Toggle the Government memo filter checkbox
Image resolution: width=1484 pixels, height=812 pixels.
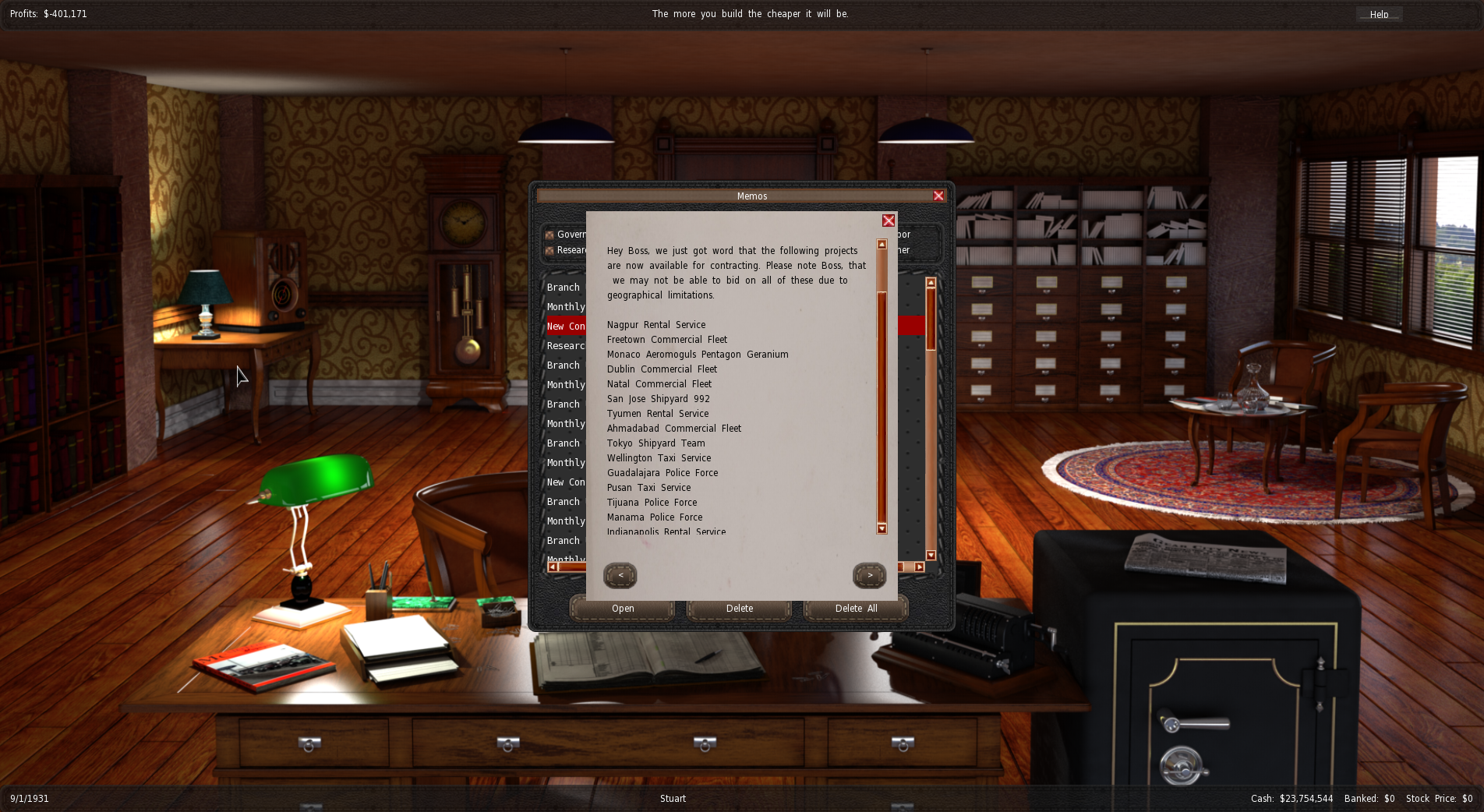coord(549,235)
